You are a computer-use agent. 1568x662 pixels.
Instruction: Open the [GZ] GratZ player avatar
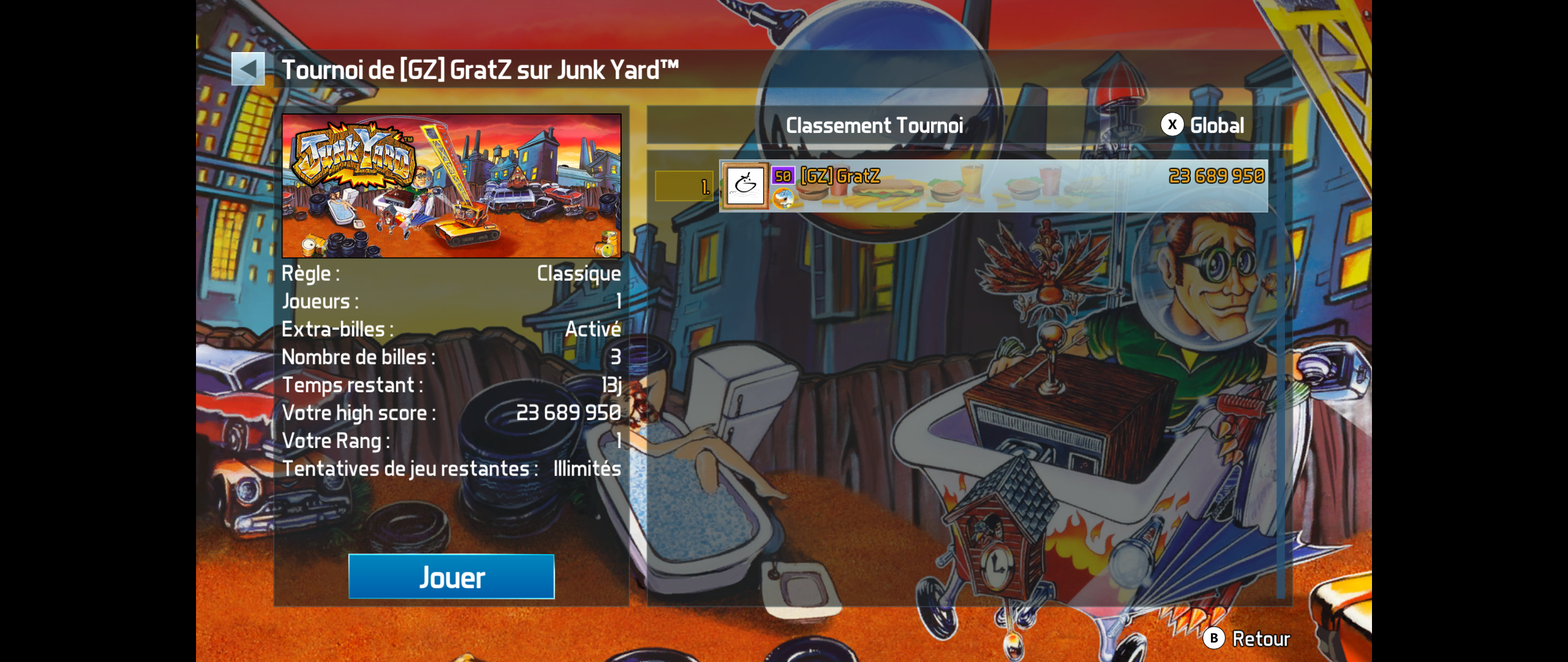[x=745, y=186]
